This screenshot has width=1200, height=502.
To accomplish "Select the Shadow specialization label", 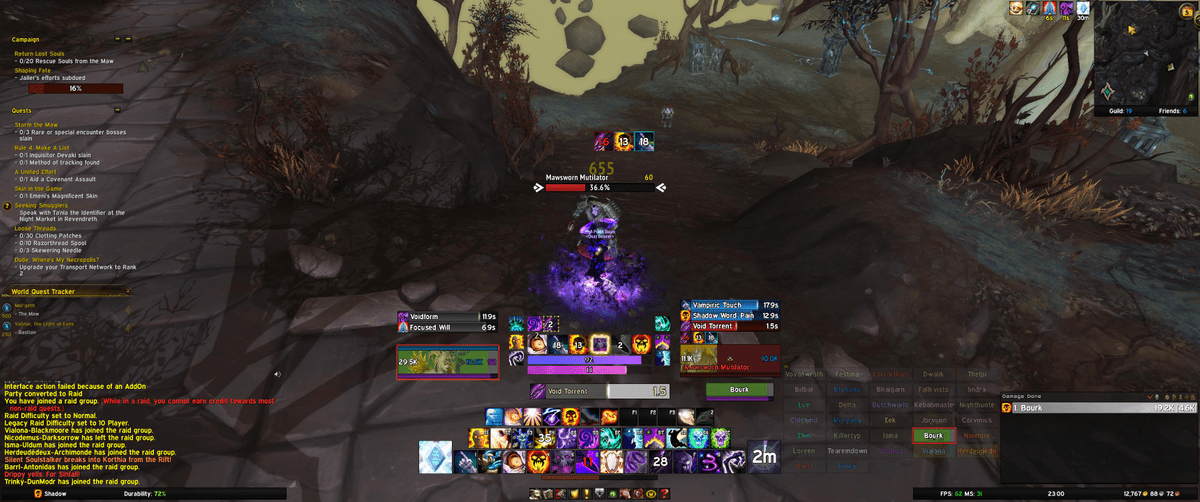I will [x=57, y=494].
